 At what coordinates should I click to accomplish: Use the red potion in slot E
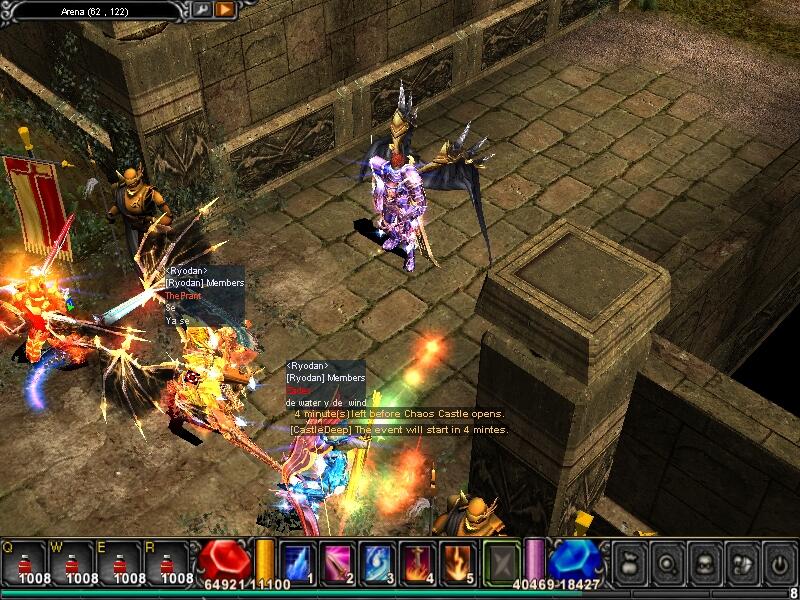[122, 561]
